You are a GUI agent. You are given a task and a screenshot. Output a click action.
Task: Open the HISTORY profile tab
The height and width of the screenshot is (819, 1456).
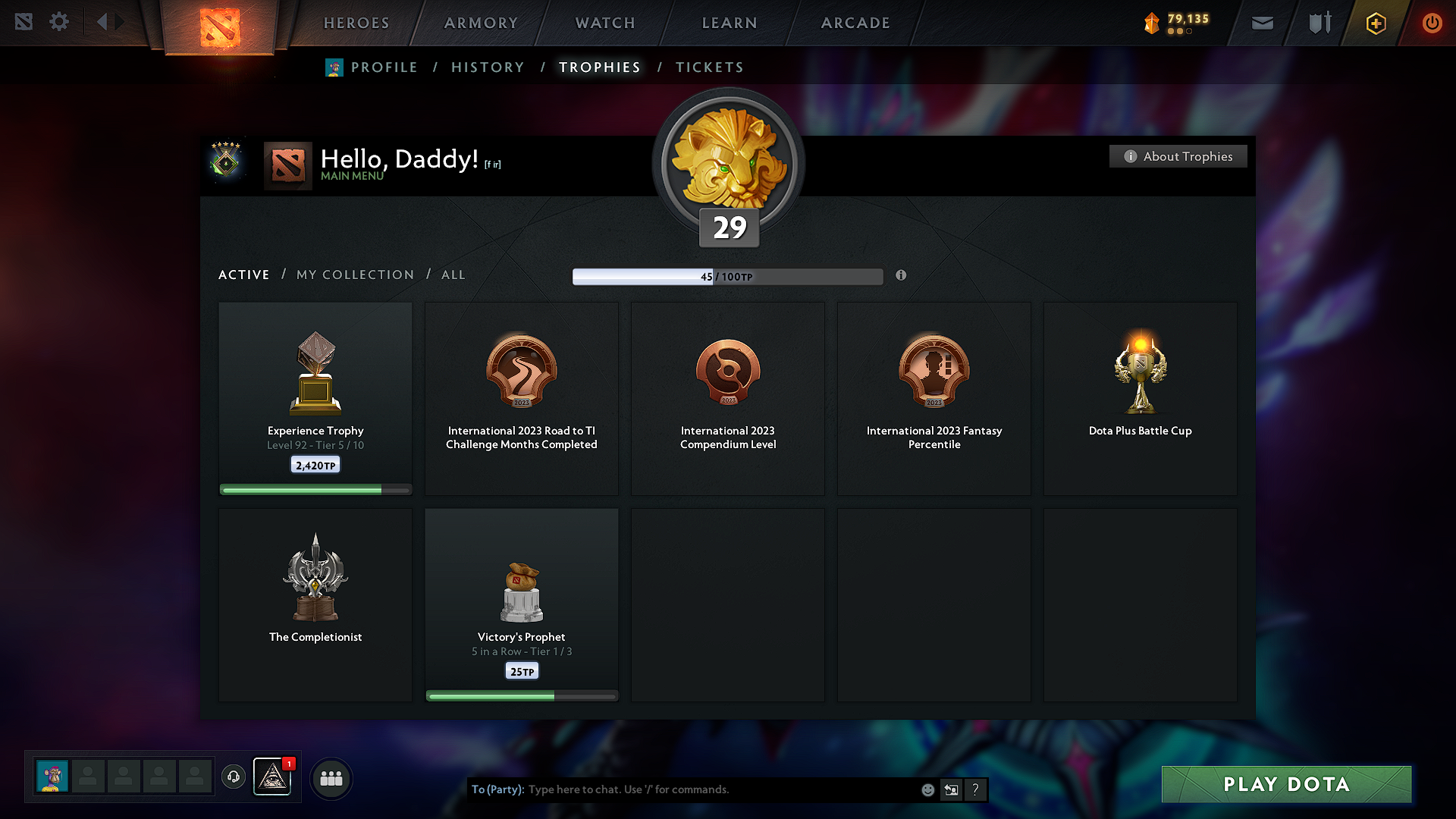pyautogui.click(x=488, y=67)
